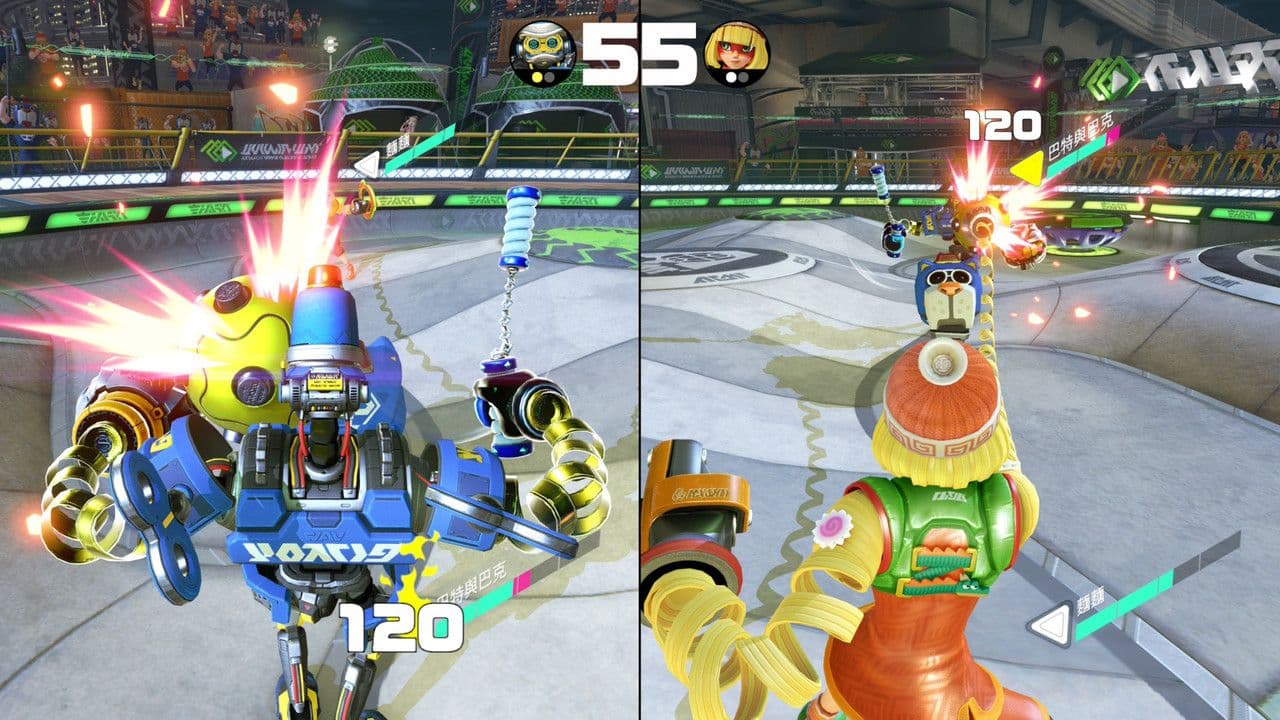Click Min Min's 120 damage counter
This screenshot has height=720, width=1280.
pos(1000,126)
